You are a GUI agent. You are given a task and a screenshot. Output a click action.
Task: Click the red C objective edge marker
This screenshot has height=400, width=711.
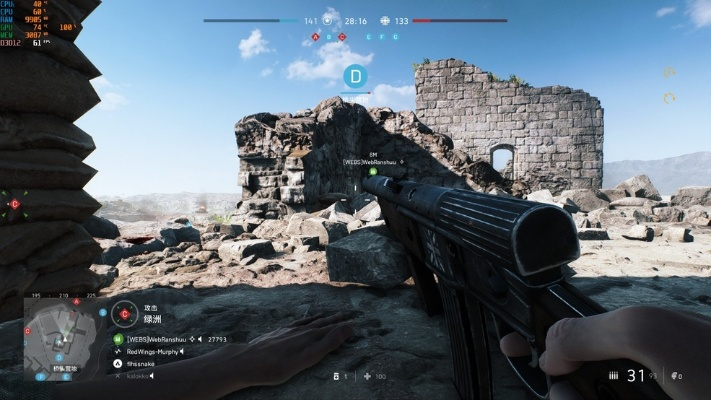coord(14,204)
